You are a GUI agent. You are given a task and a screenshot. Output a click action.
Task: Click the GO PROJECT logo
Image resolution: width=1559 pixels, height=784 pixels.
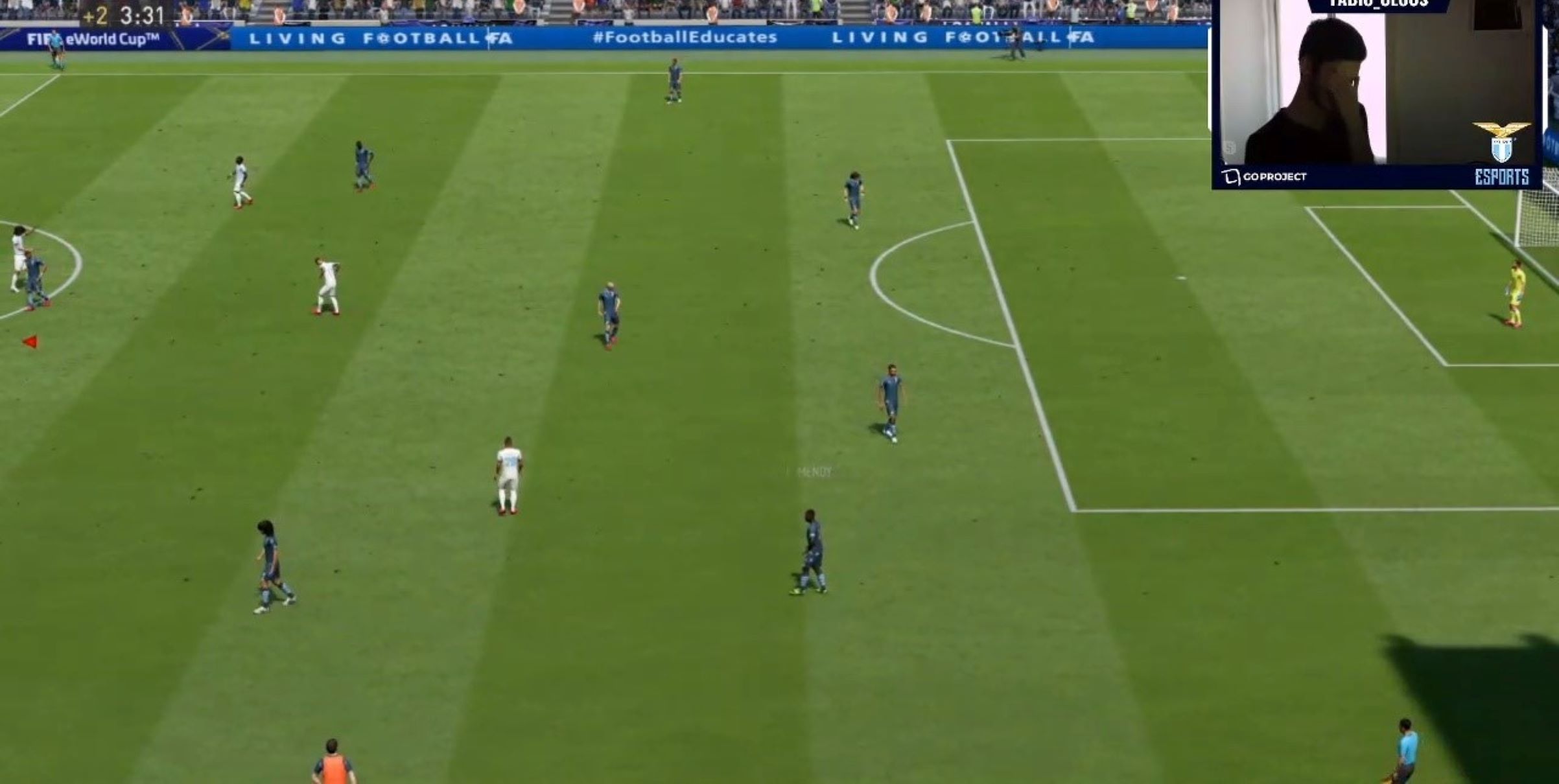point(1264,176)
